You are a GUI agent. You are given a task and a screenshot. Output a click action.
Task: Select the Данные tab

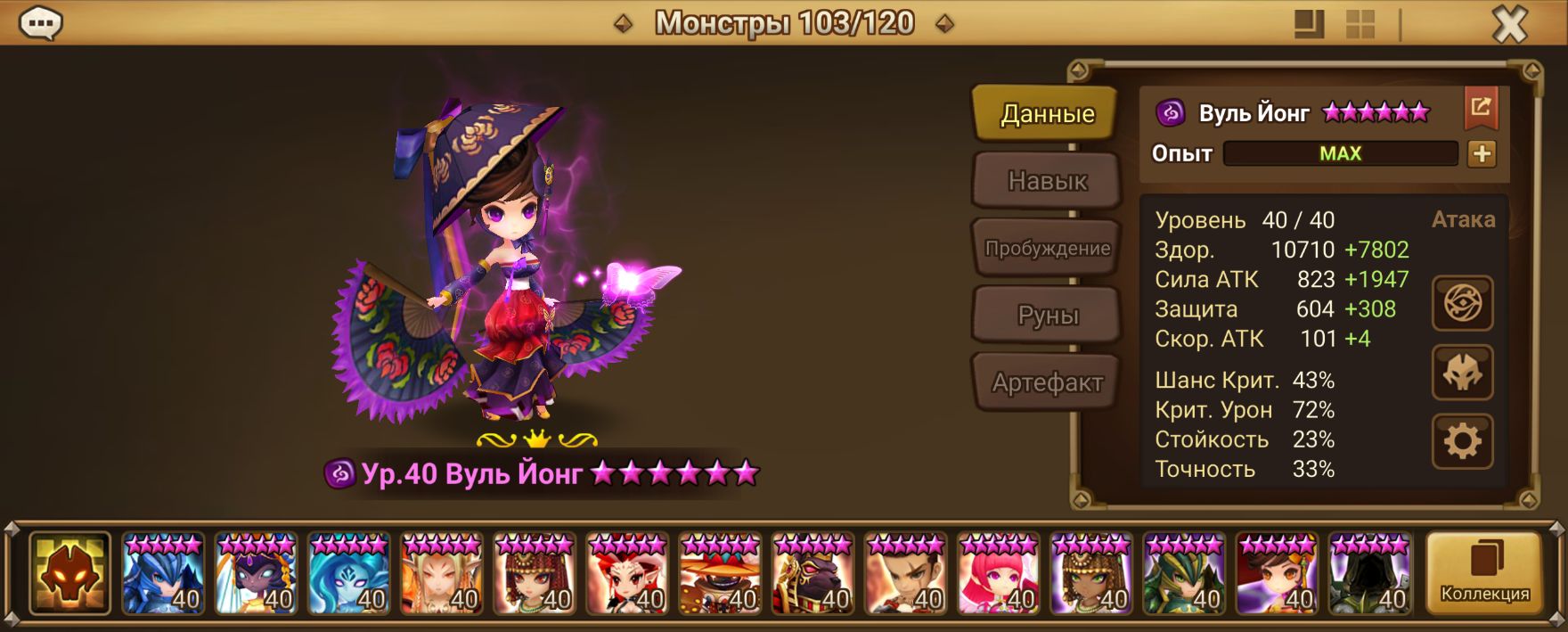(1047, 114)
